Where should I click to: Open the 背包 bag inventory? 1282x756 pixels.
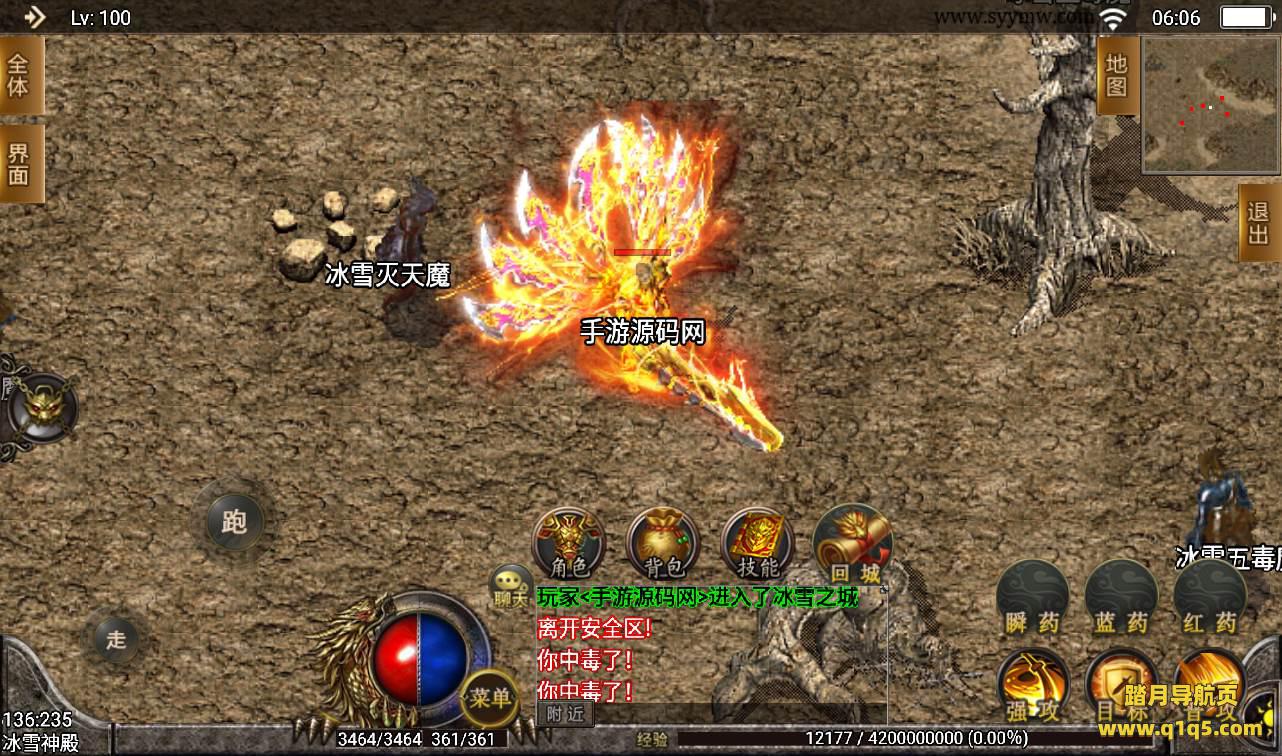[x=663, y=545]
